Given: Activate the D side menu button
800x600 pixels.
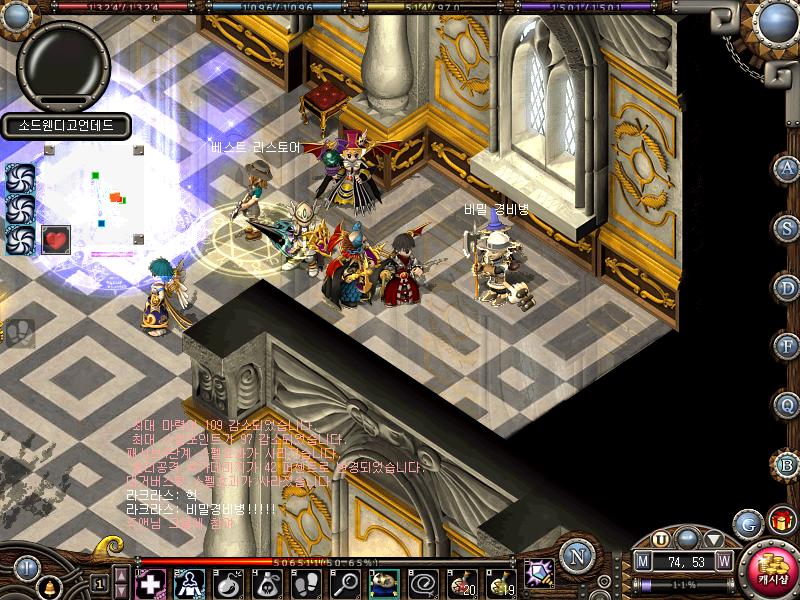Looking at the screenshot, I should click(x=787, y=287).
